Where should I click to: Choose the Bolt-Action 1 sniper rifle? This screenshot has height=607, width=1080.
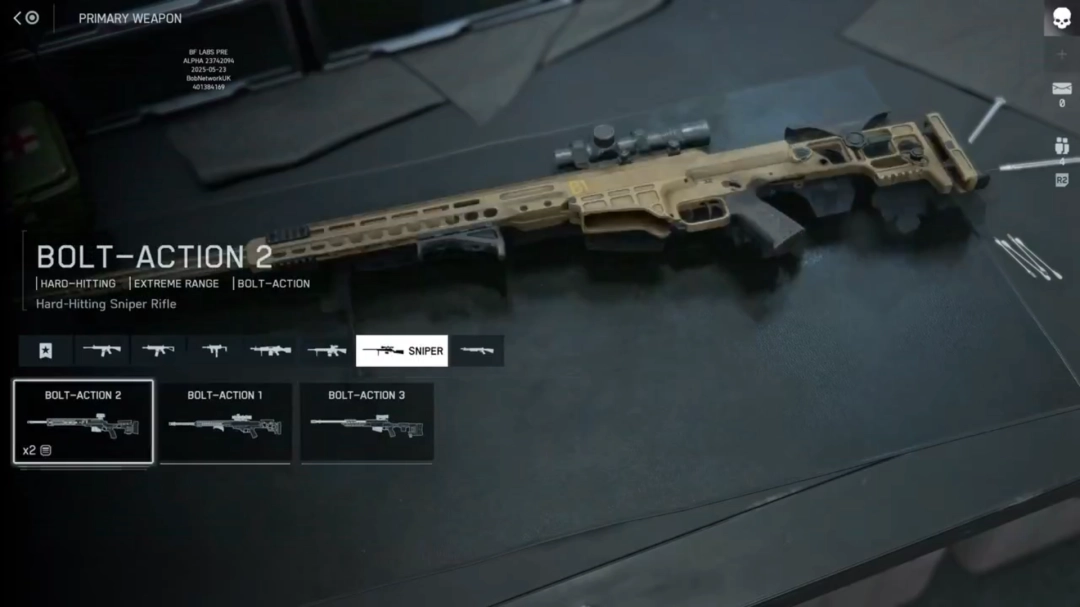[x=225, y=421]
